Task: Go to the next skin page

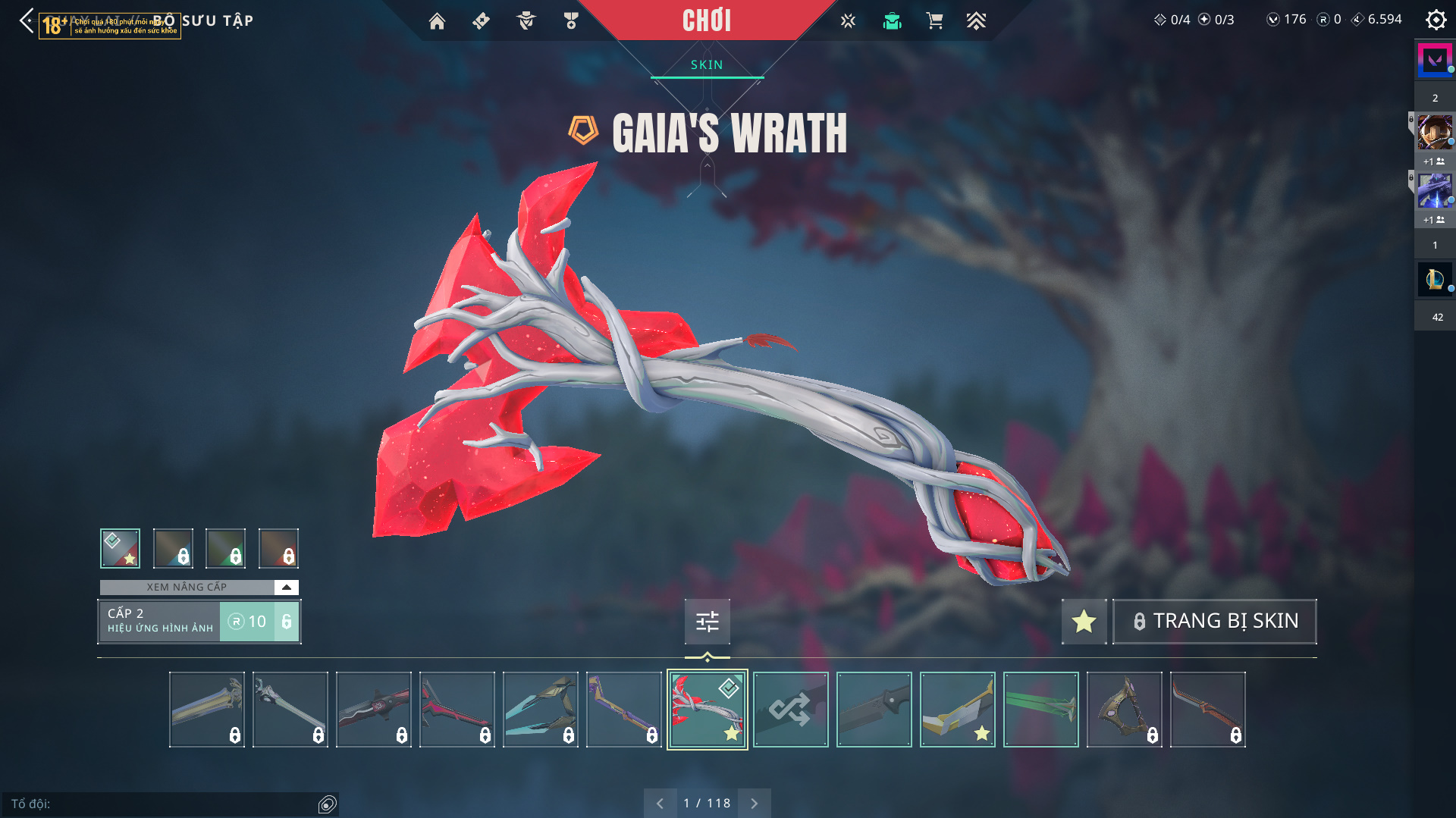Action: click(x=754, y=804)
